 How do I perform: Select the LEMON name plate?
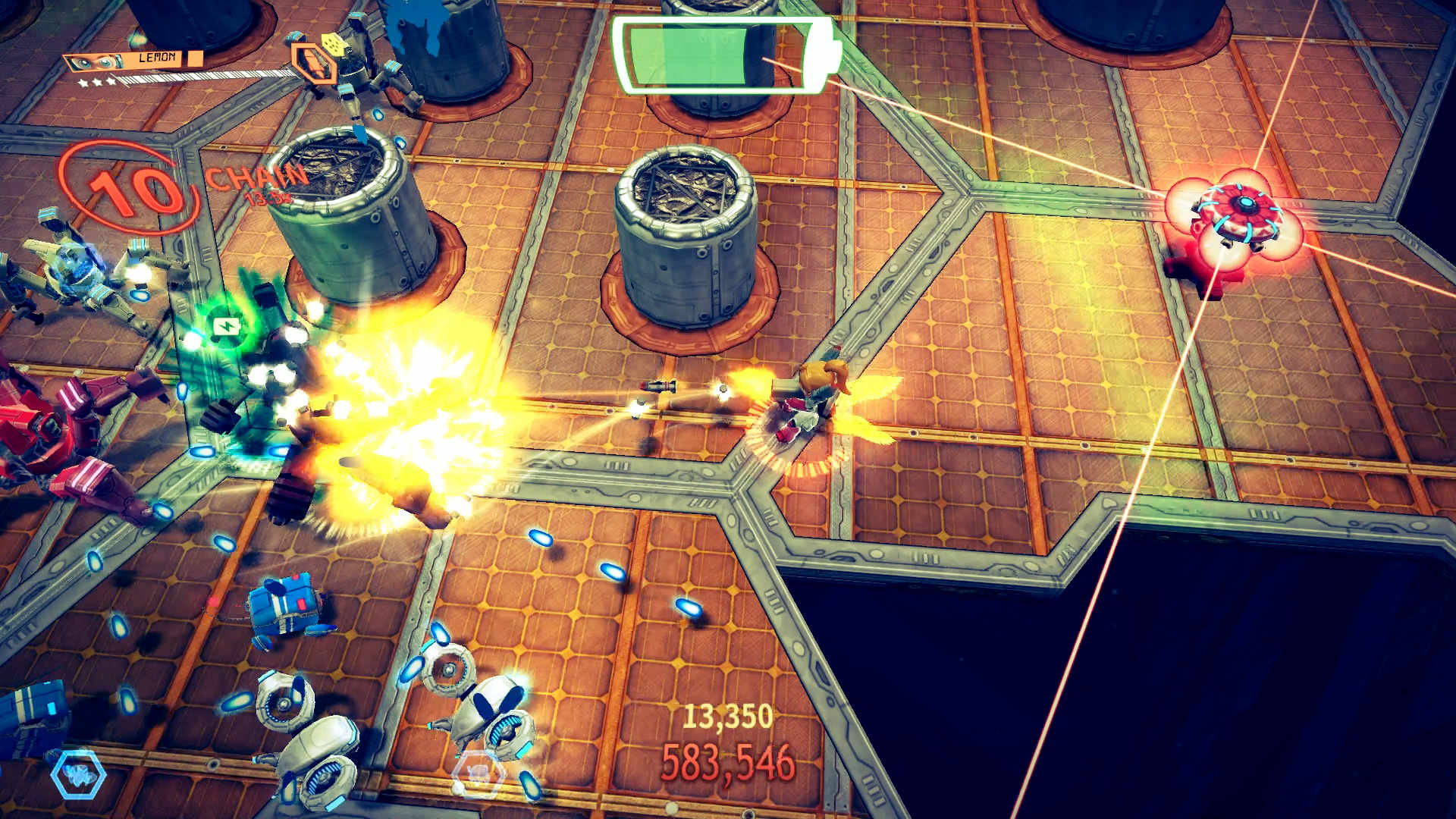click(157, 57)
